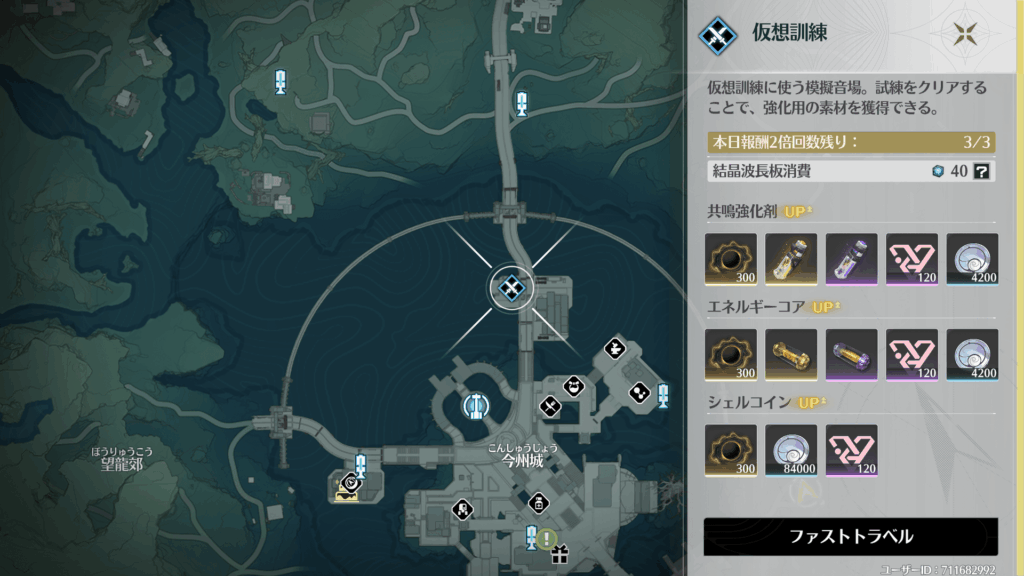Open the question mark help for 結晶波長板消費
The width and height of the screenshot is (1024, 576).
pos(982,171)
